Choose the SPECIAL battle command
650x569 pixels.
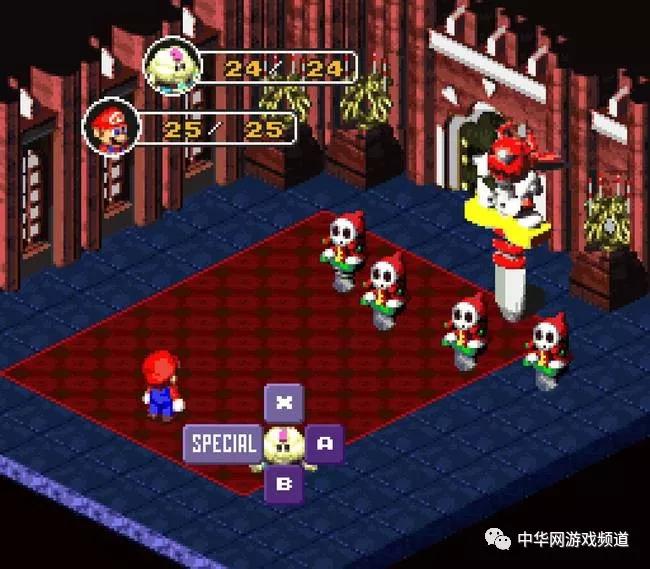222,443
